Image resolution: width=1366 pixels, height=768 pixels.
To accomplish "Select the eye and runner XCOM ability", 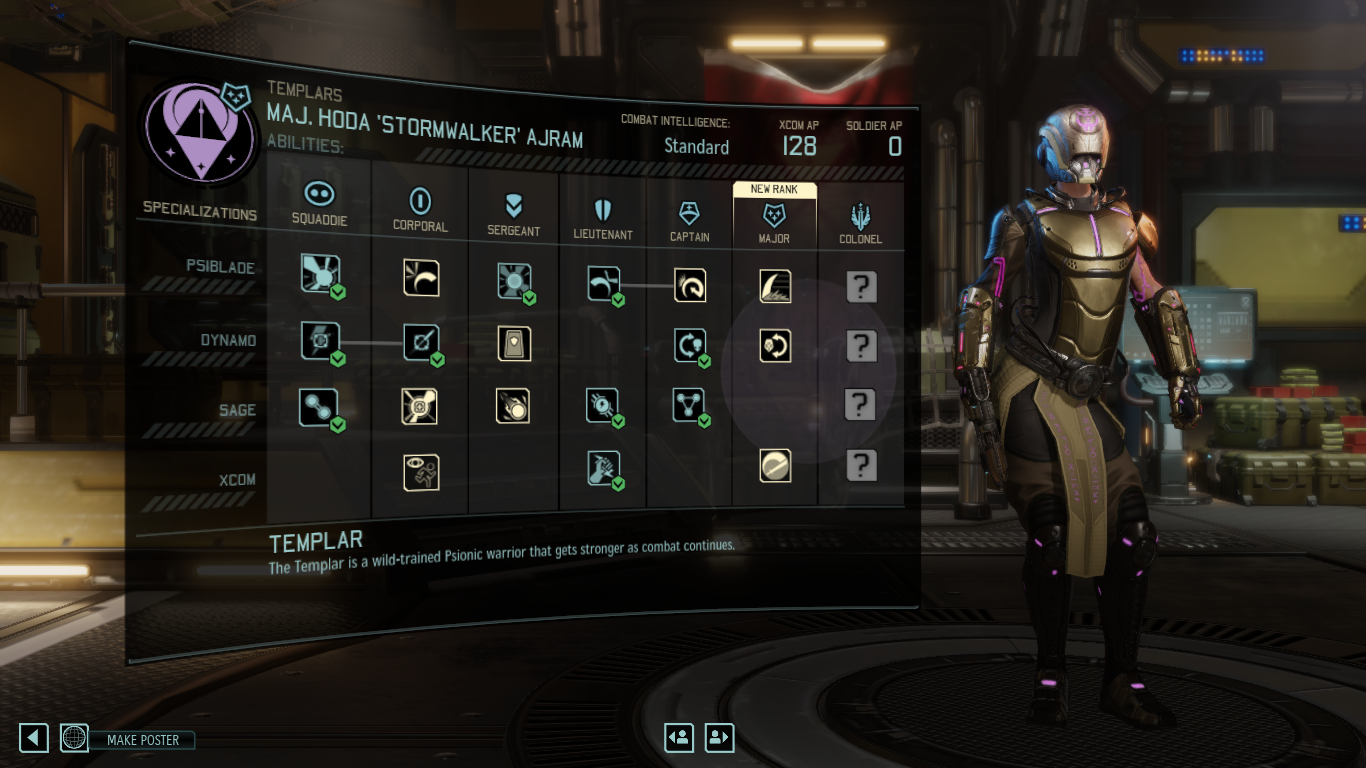I will [x=421, y=472].
